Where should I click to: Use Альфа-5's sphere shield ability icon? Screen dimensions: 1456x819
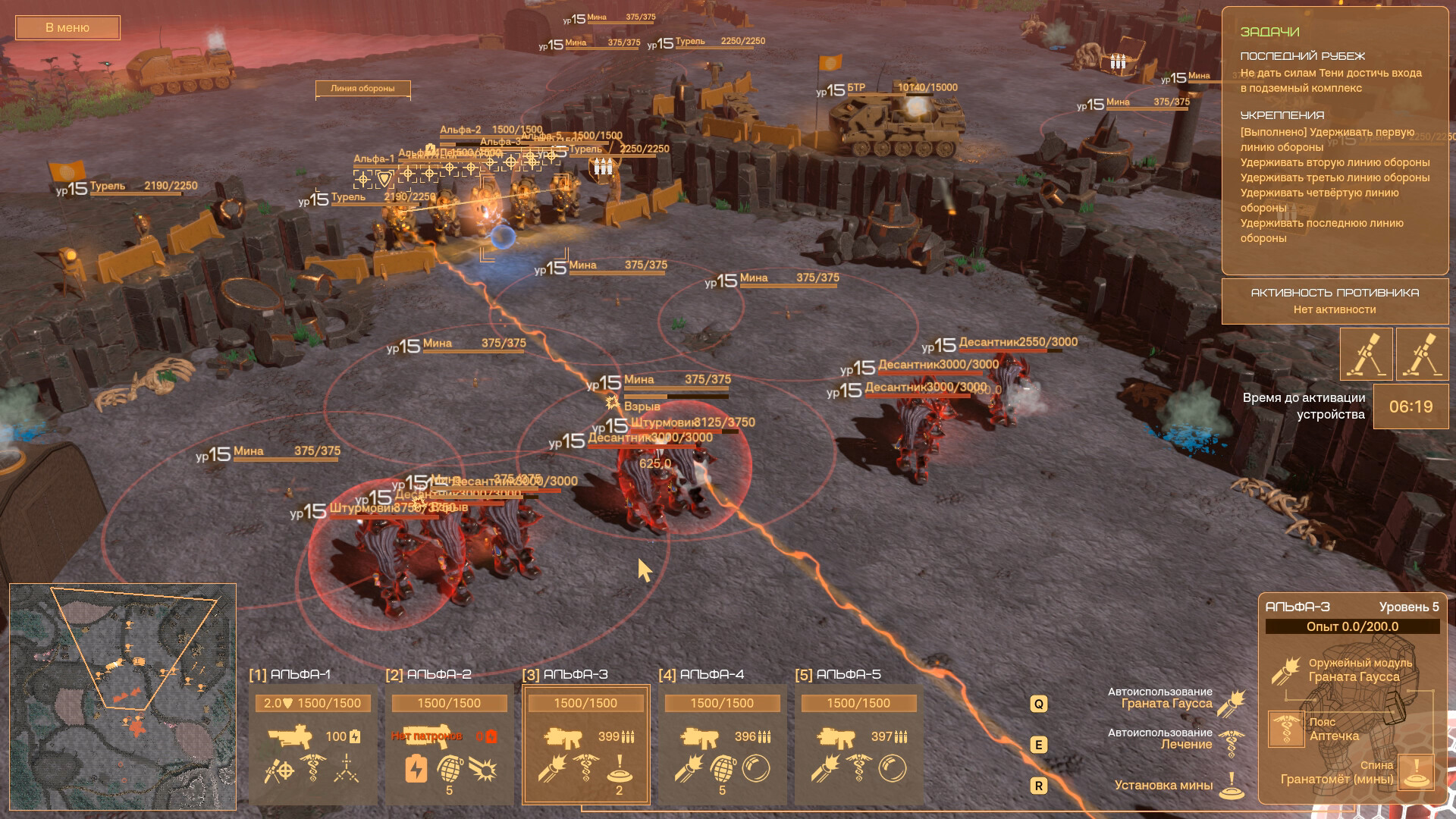[892, 769]
